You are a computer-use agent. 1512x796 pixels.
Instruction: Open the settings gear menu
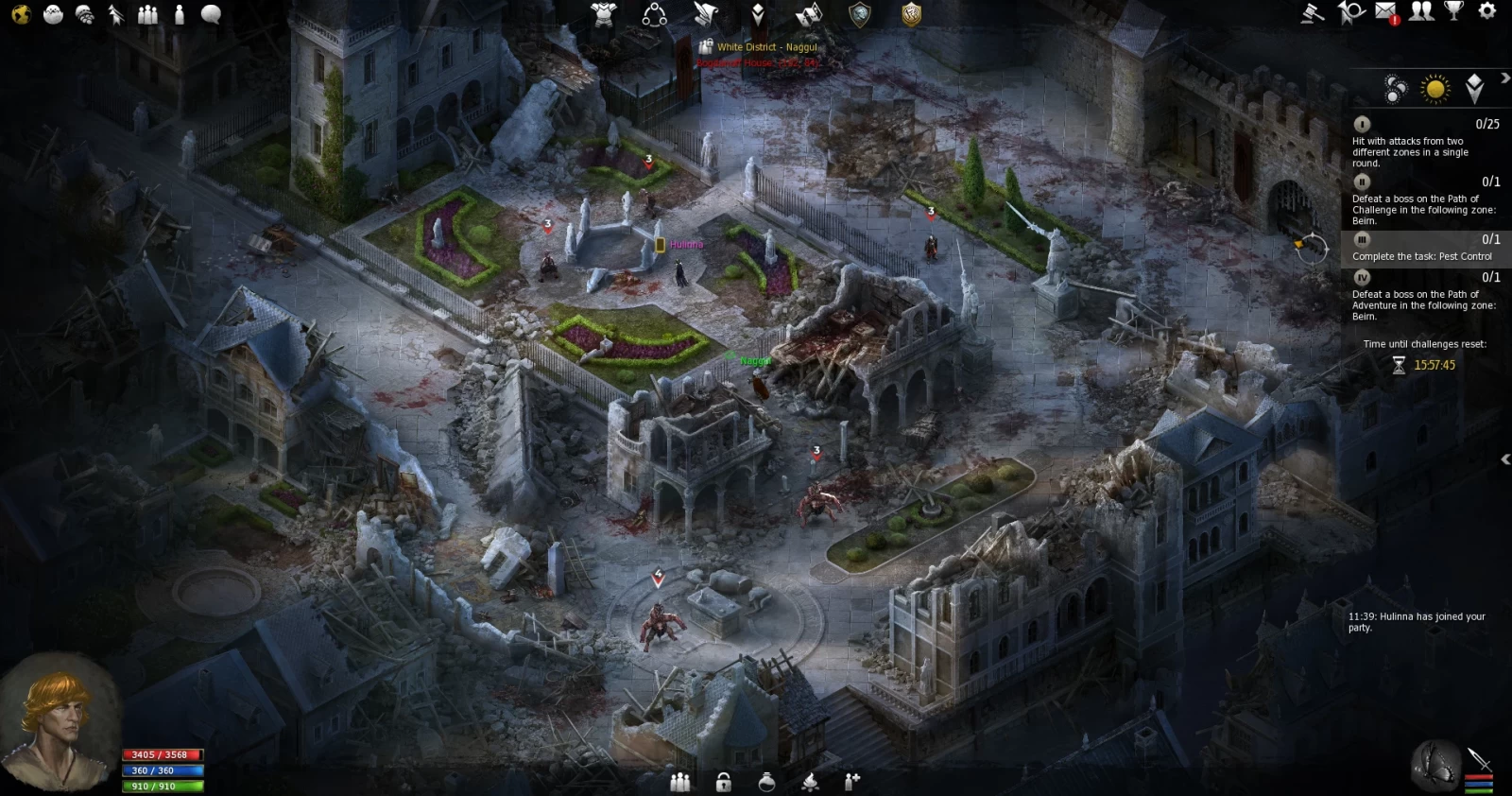pyautogui.click(x=1486, y=11)
